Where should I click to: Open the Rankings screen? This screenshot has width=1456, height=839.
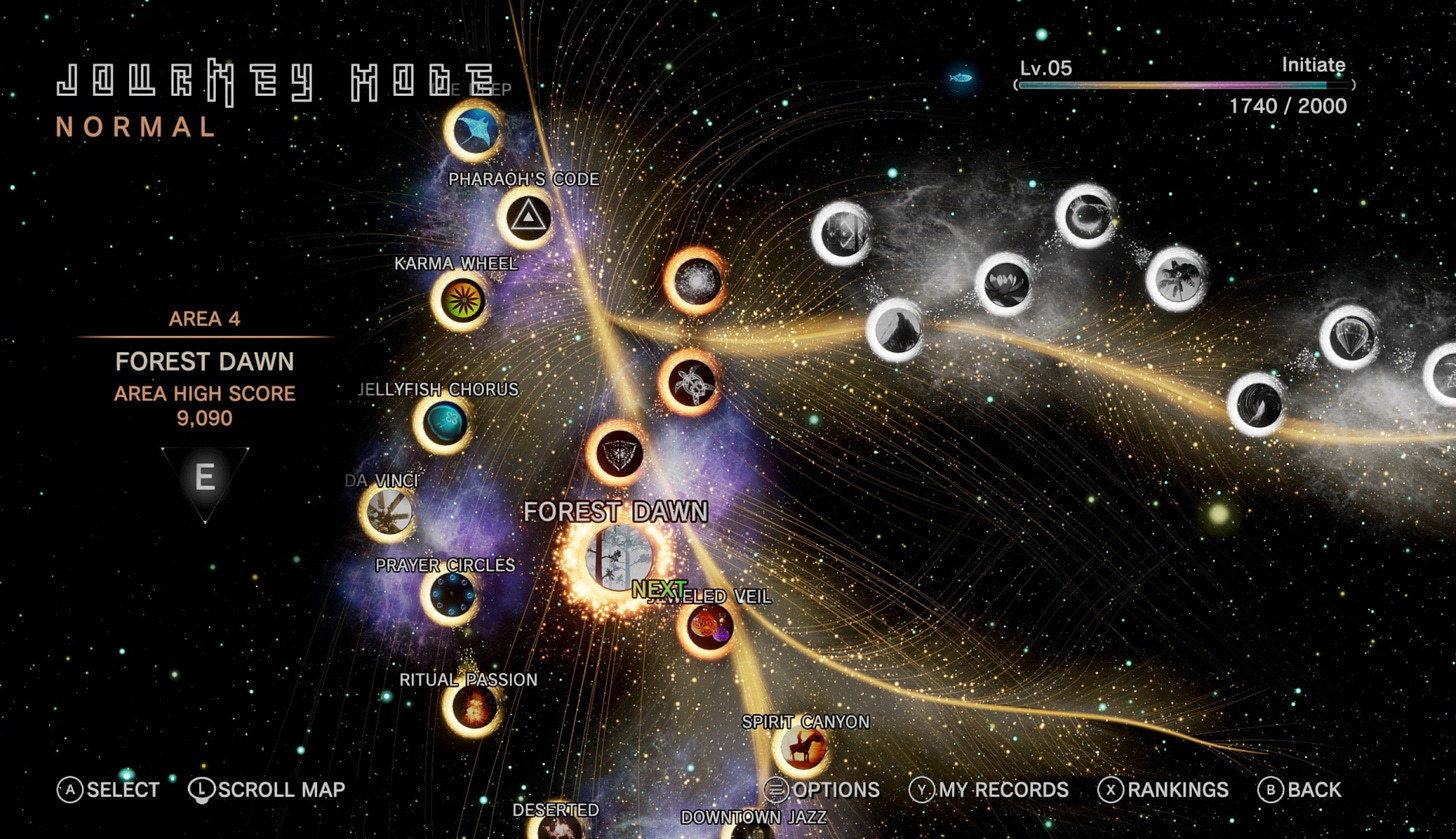[x=1168, y=790]
